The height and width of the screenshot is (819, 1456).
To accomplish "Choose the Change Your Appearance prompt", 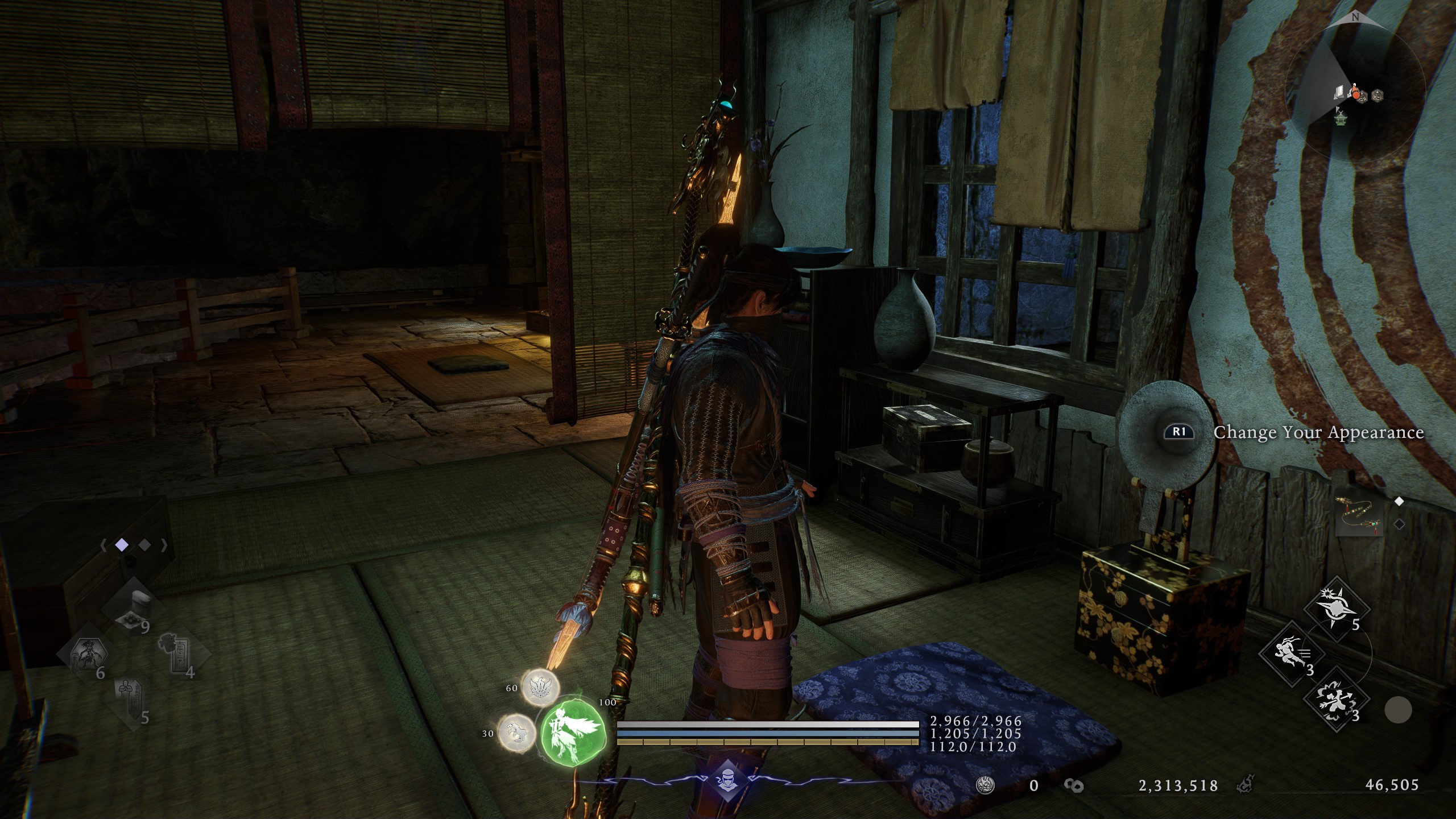I will point(1318,432).
